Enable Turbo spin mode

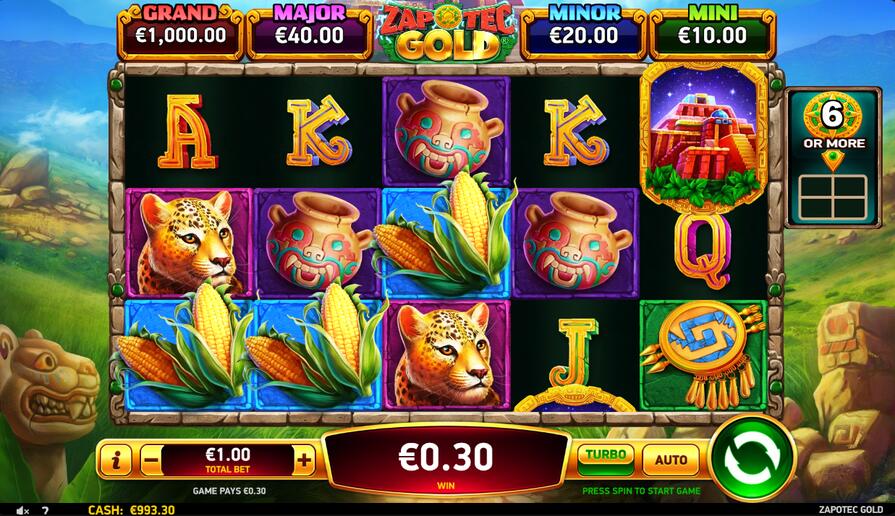[605, 458]
